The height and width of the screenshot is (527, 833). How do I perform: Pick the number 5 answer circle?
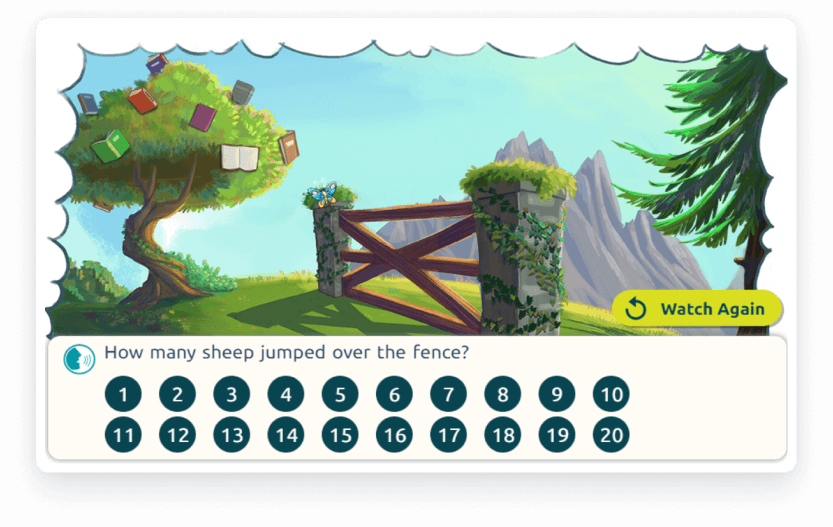point(340,394)
